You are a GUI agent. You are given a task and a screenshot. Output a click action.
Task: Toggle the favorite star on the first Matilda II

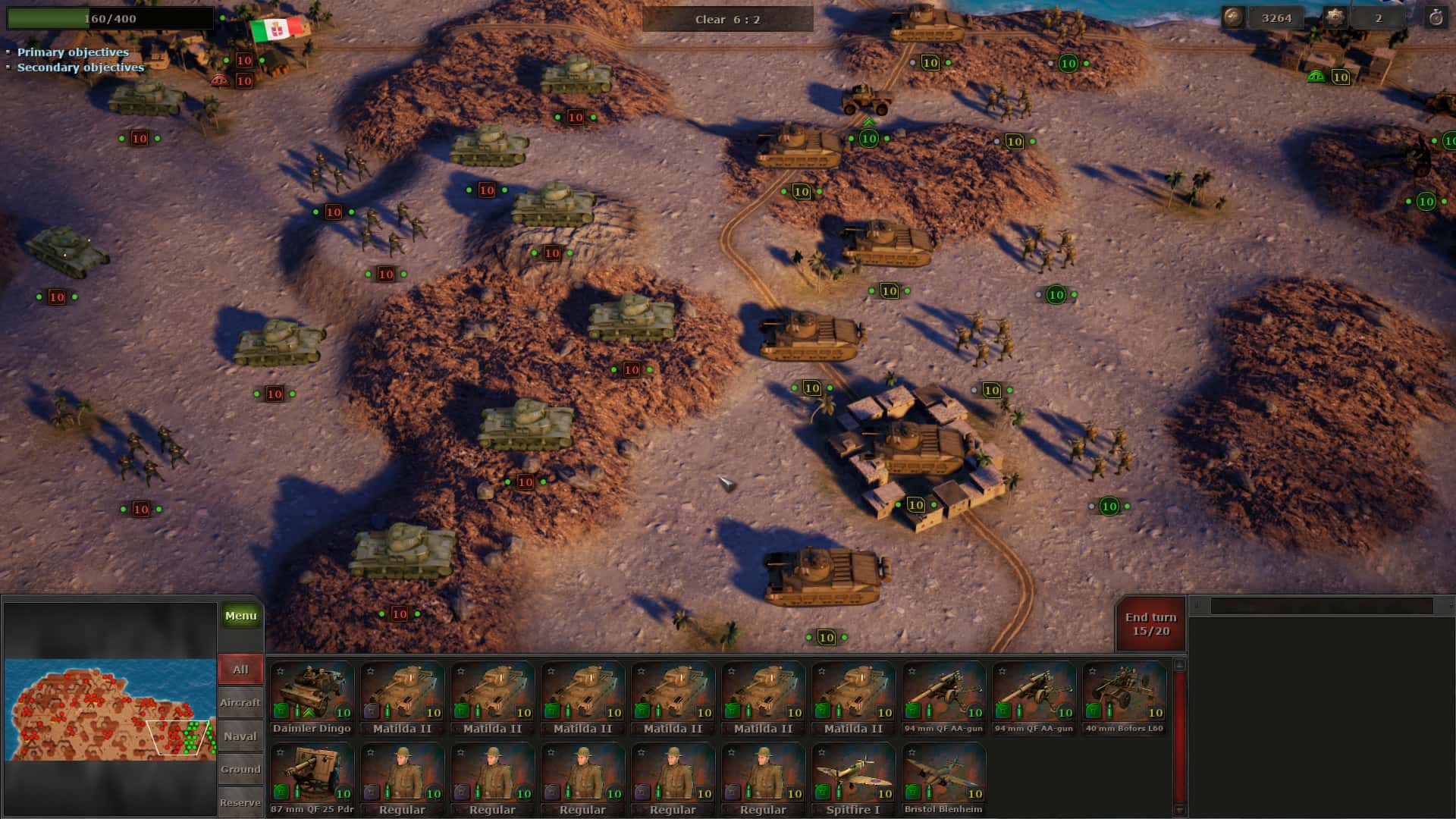coord(370,670)
